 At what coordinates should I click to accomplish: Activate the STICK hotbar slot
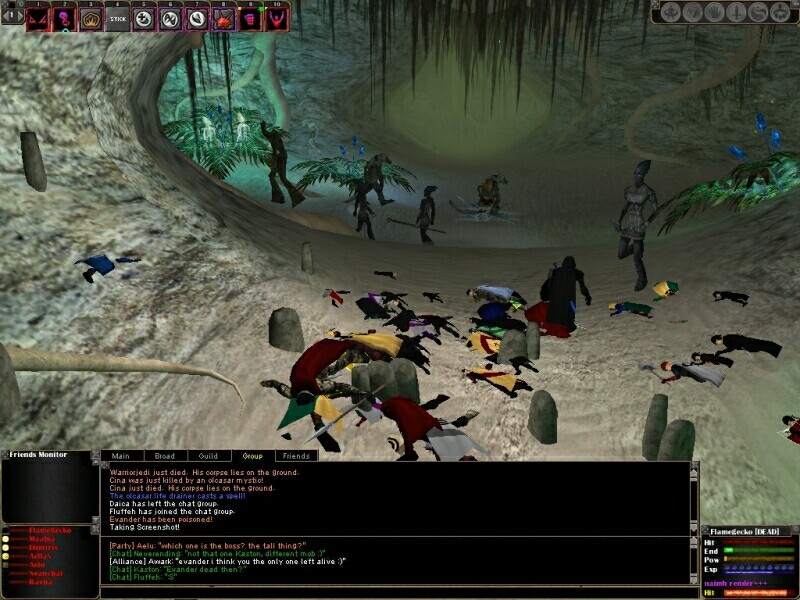click(x=118, y=17)
